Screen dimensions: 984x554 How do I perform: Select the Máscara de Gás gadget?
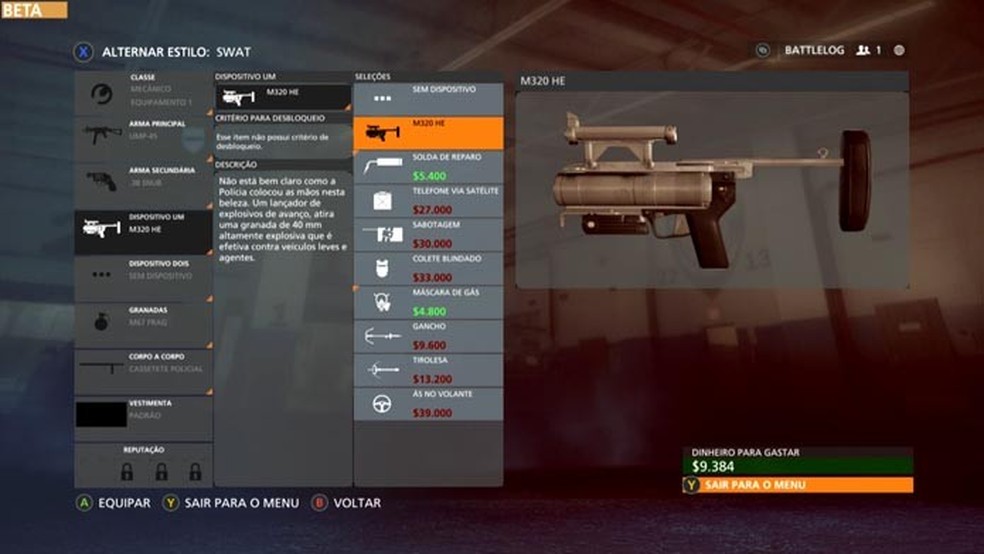coord(427,302)
